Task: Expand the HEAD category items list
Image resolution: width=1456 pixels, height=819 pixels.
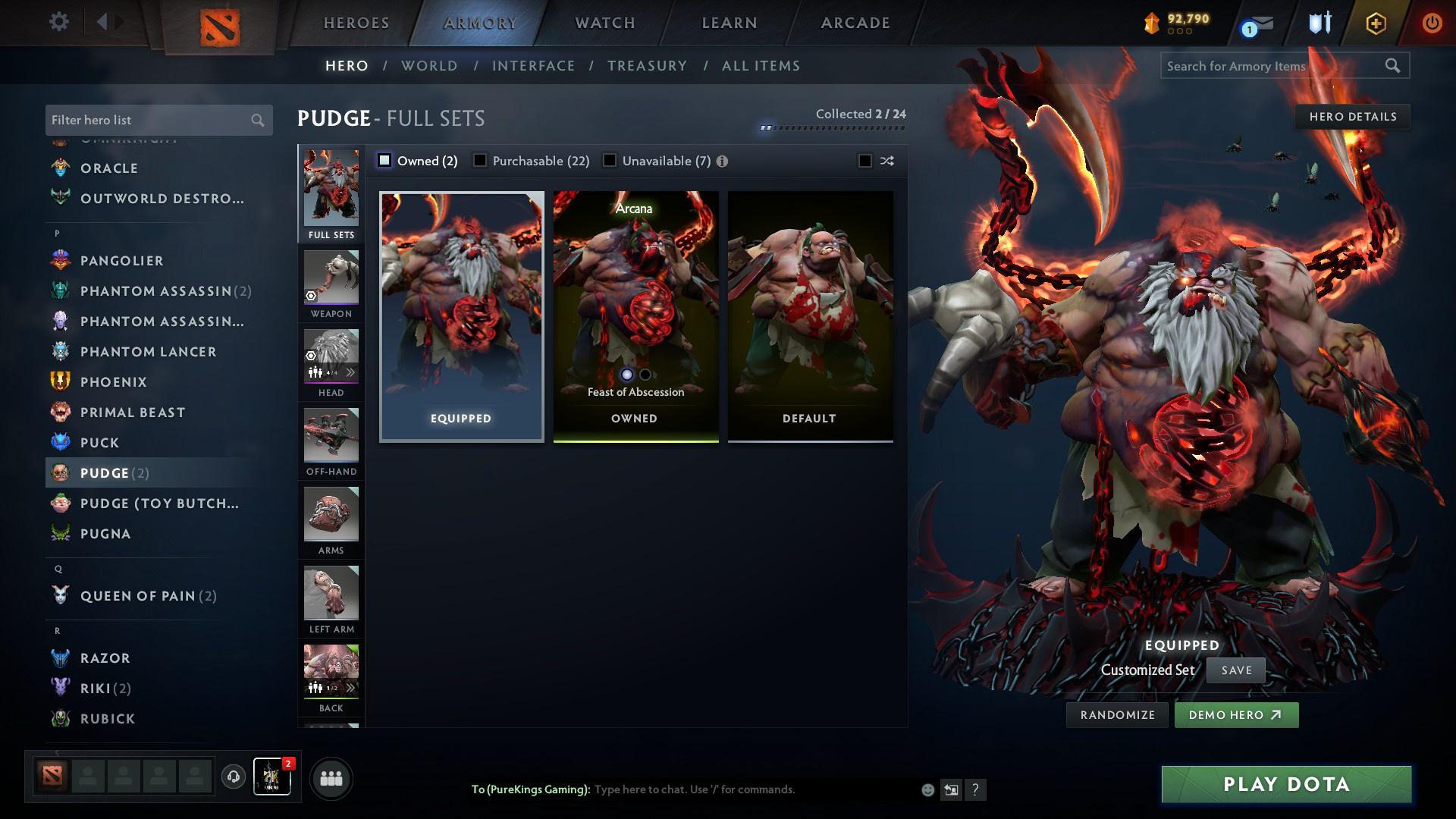Action: [350, 372]
